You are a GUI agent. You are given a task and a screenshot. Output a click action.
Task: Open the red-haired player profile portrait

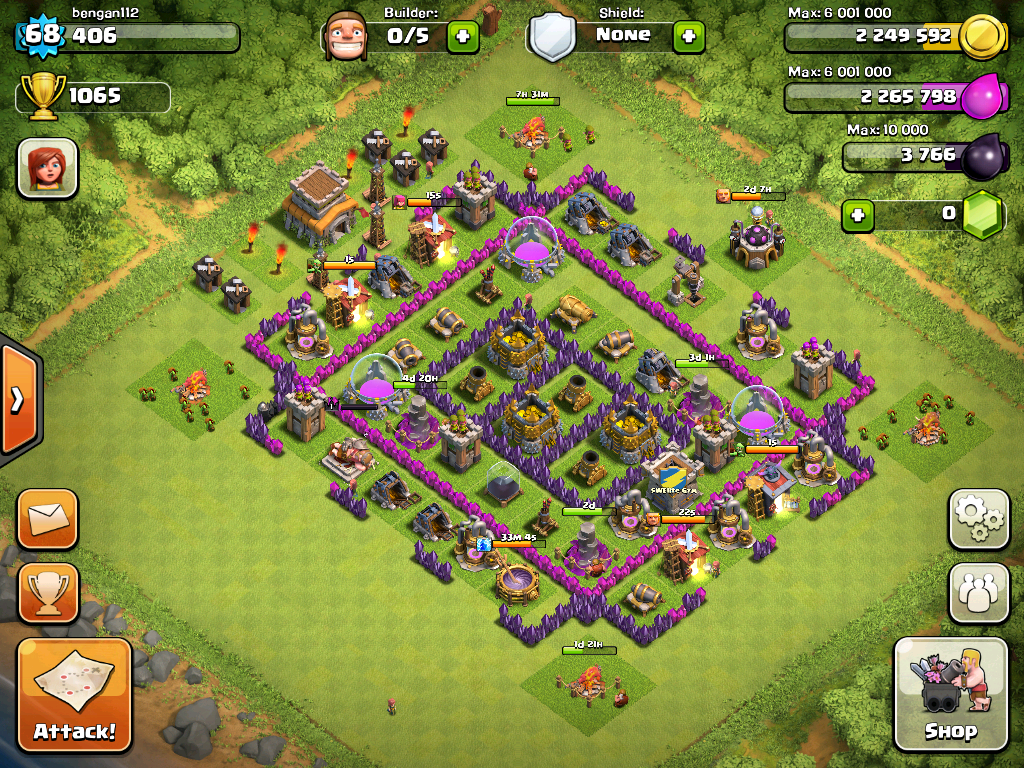(x=47, y=167)
